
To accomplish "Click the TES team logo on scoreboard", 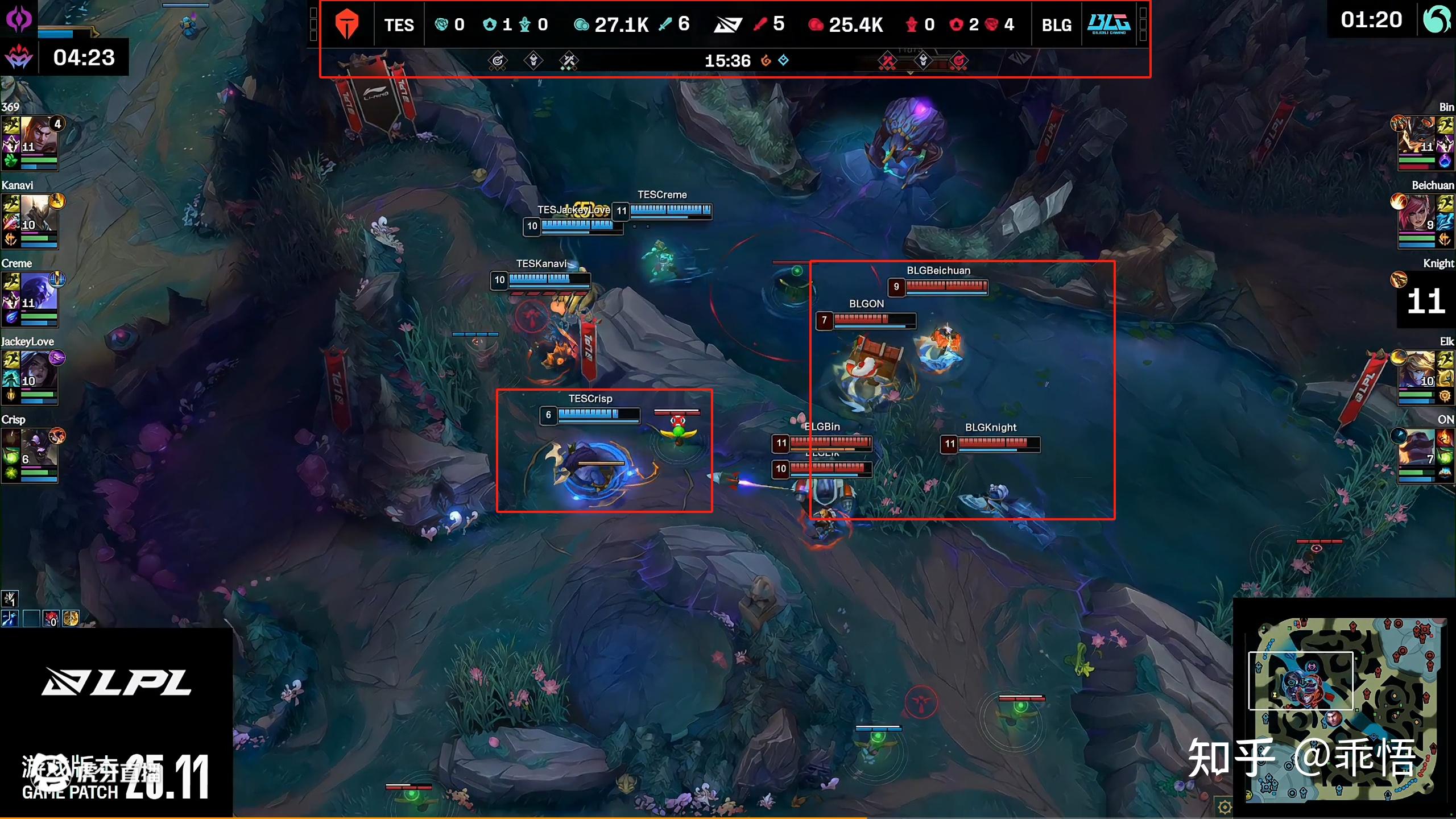I will pos(347,24).
